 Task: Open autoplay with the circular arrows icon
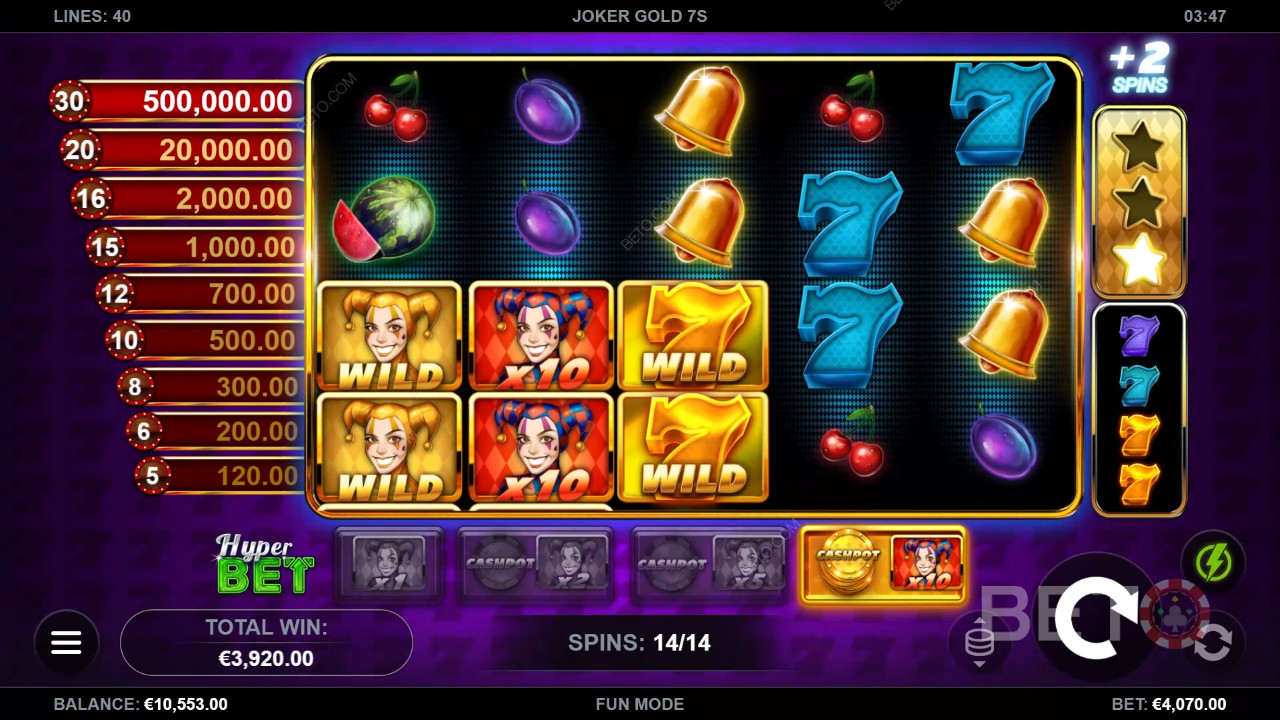1212,643
